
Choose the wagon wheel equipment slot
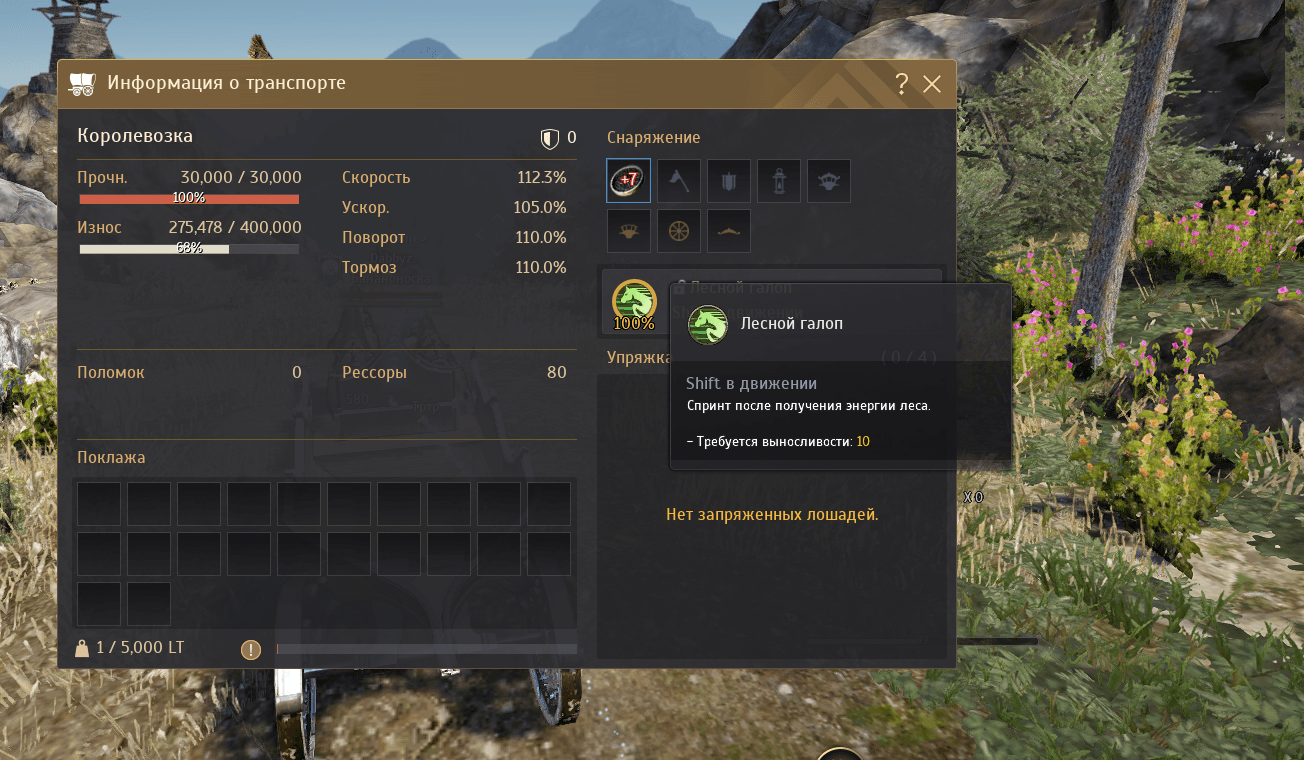(679, 231)
